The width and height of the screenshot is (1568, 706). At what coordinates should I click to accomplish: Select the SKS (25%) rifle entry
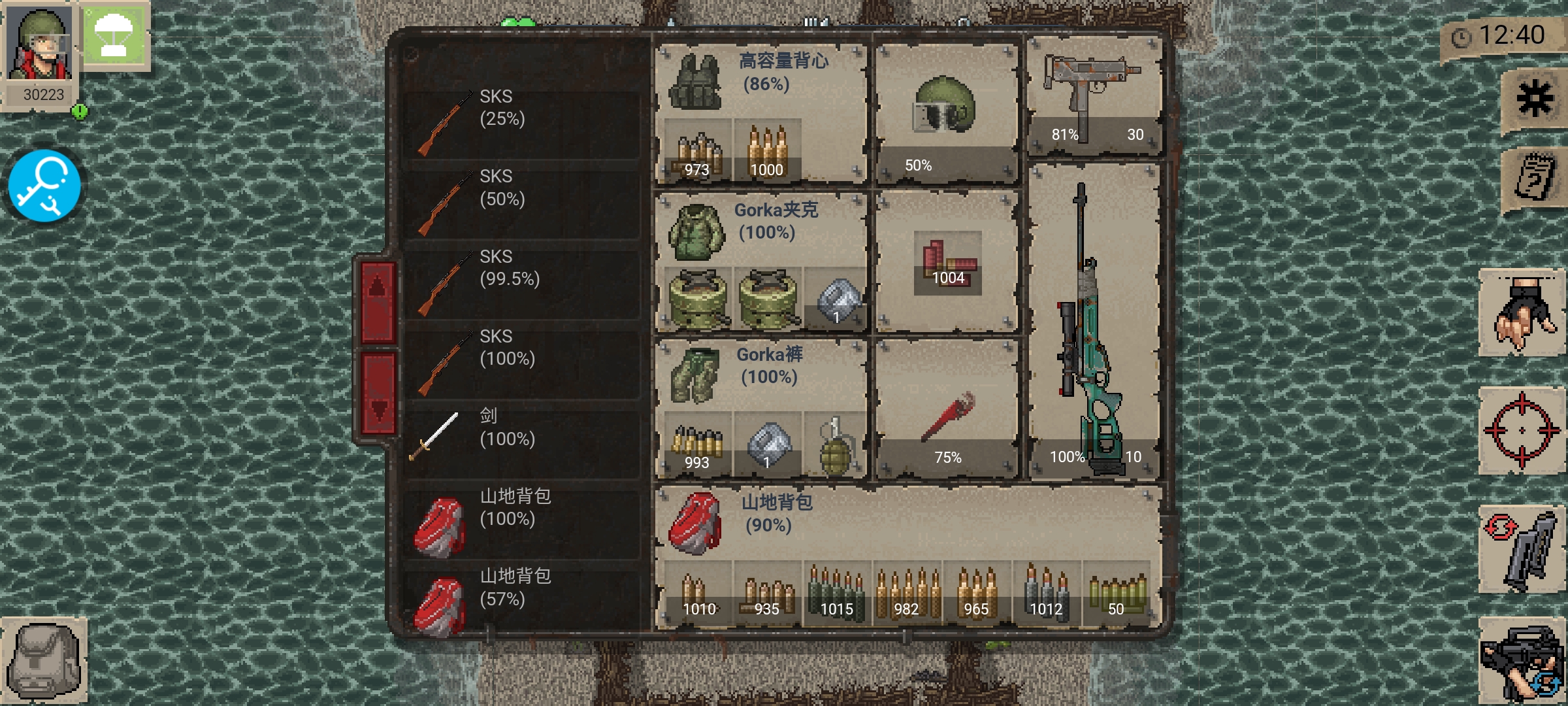click(521, 122)
